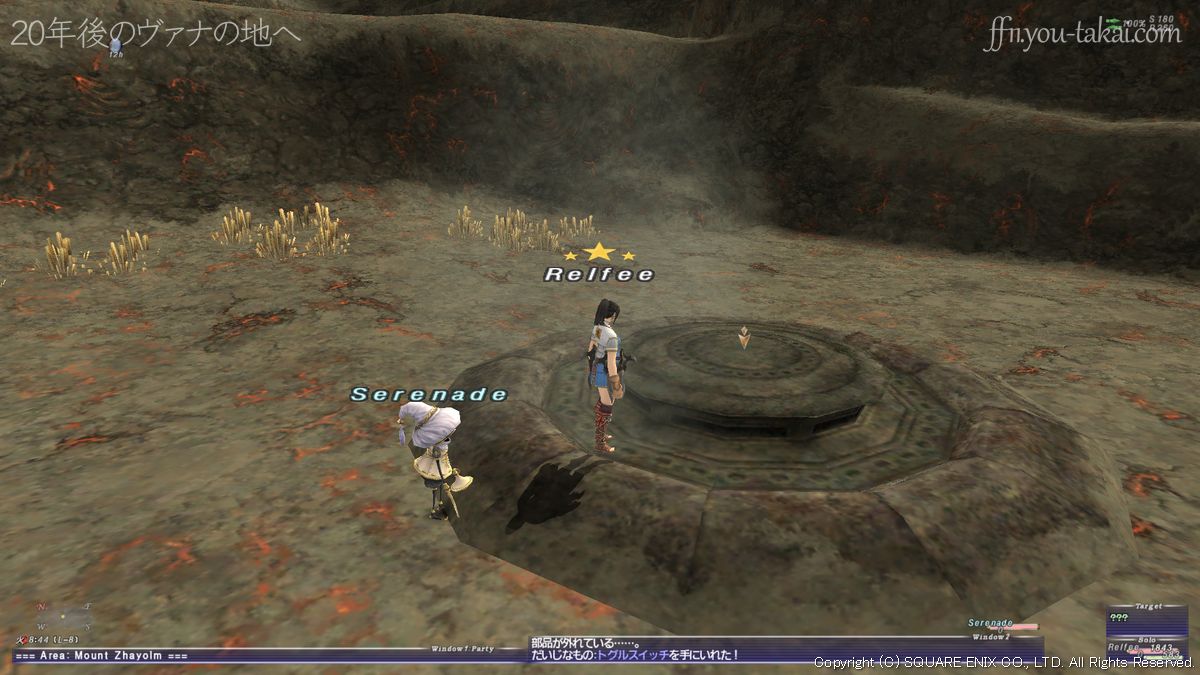Click the compass in the bottom-left corner

point(62,615)
